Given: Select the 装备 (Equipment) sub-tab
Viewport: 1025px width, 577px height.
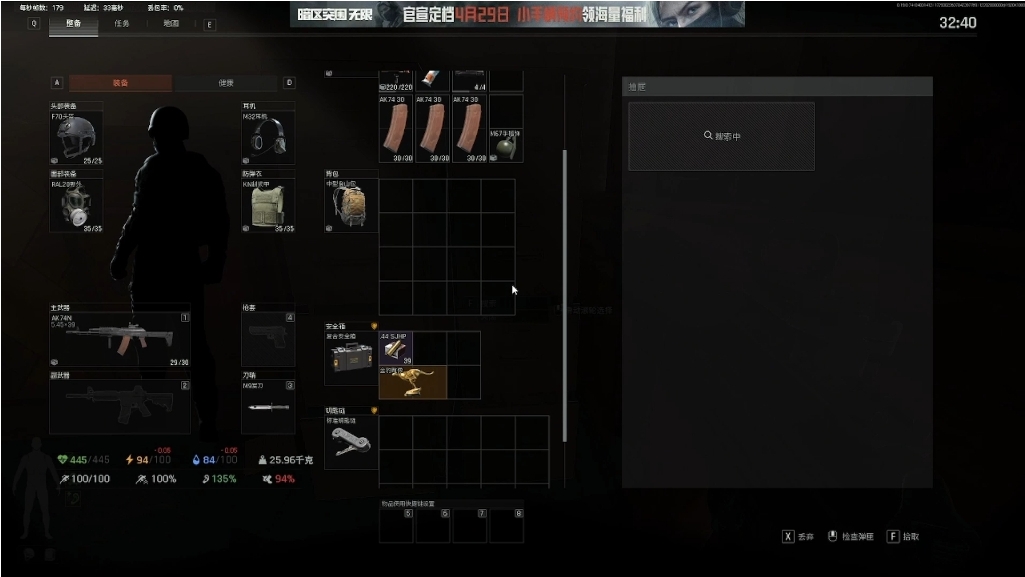Looking at the screenshot, I should 120,83.
